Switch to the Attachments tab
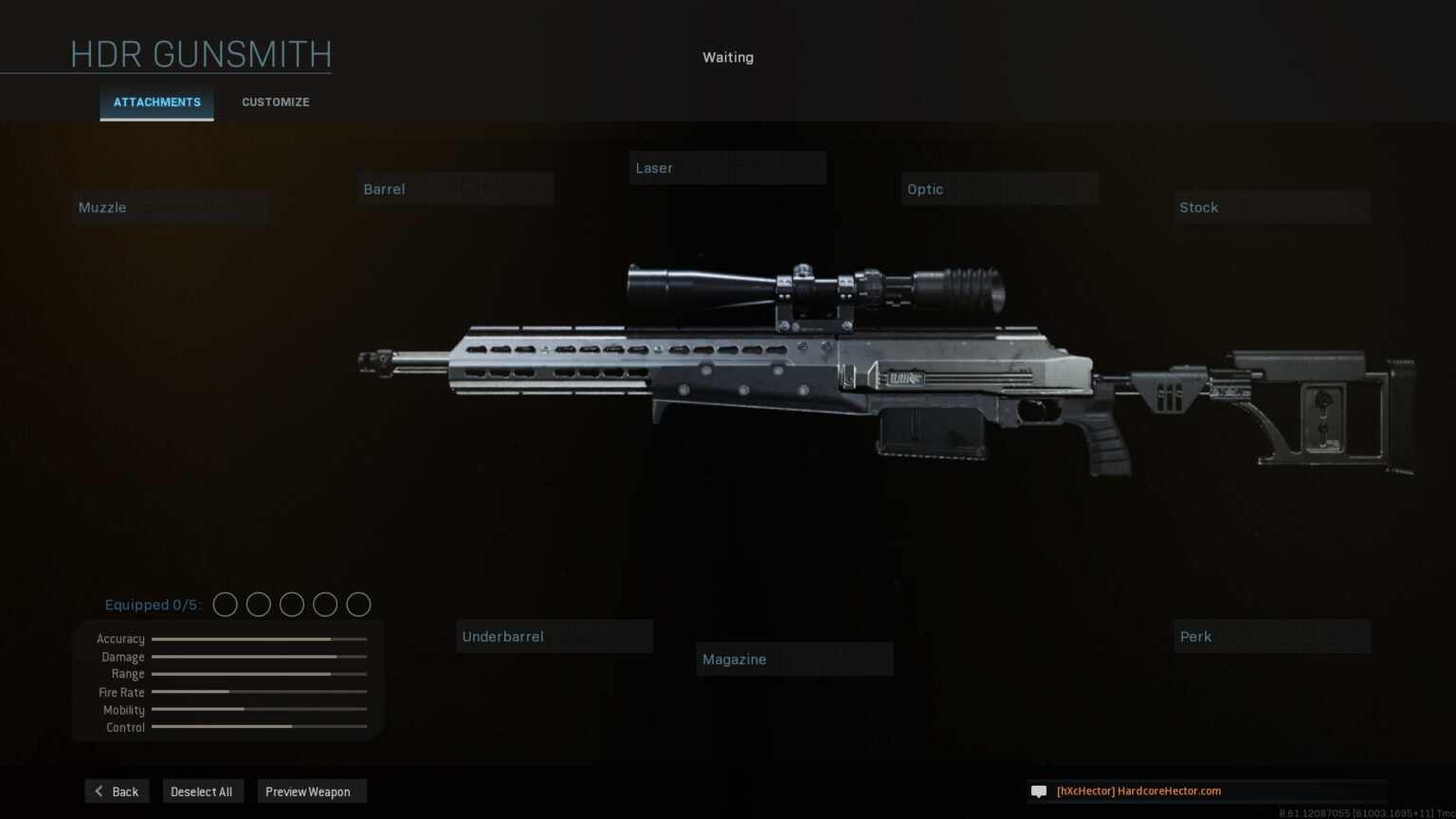 click(x=157, y=102)
